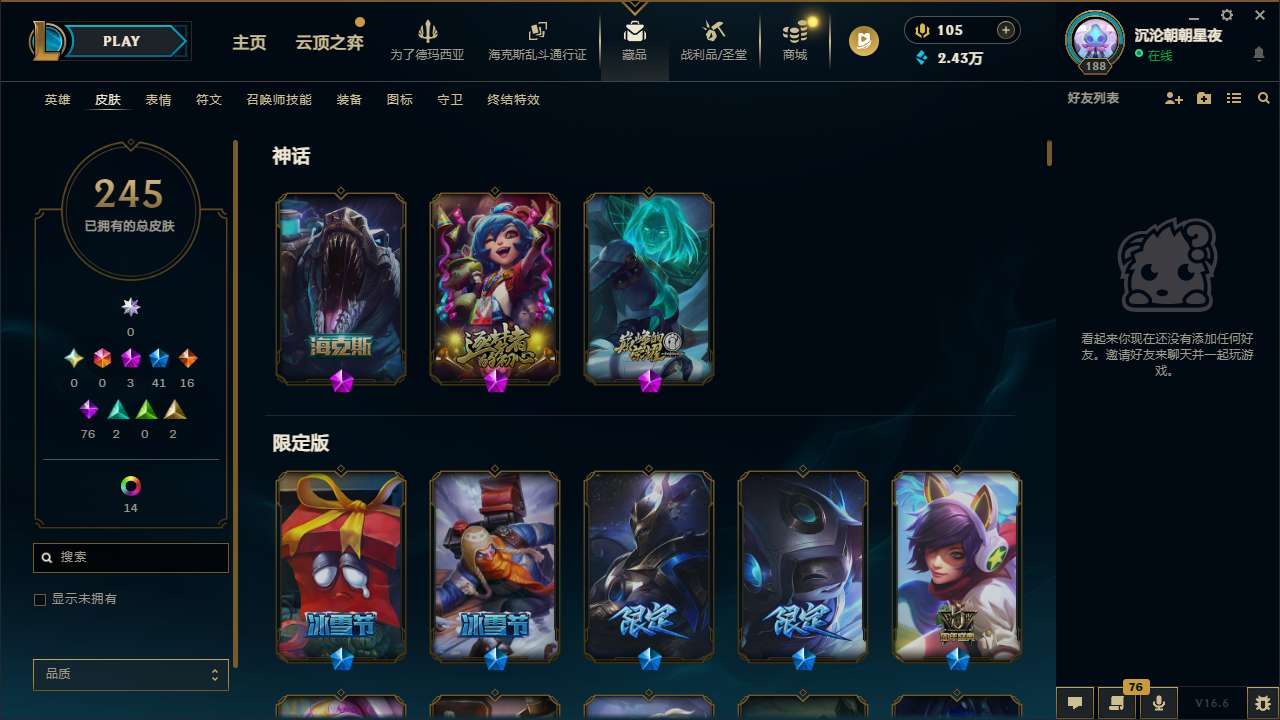Select the voice chat microphone icon
This screenshot has height=720, width=1280.
click(x=1158, y=703)
